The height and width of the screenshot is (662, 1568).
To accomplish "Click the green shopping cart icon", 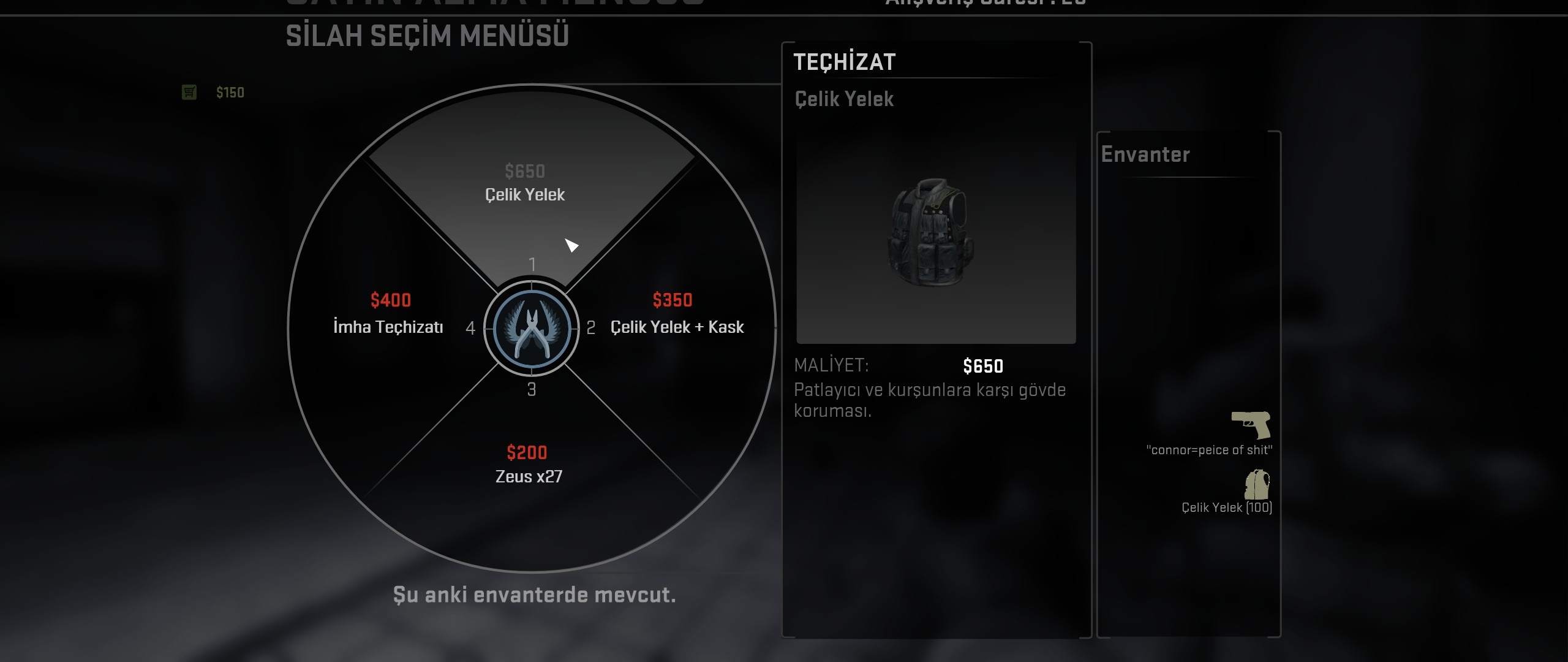I will pos(189,93).
